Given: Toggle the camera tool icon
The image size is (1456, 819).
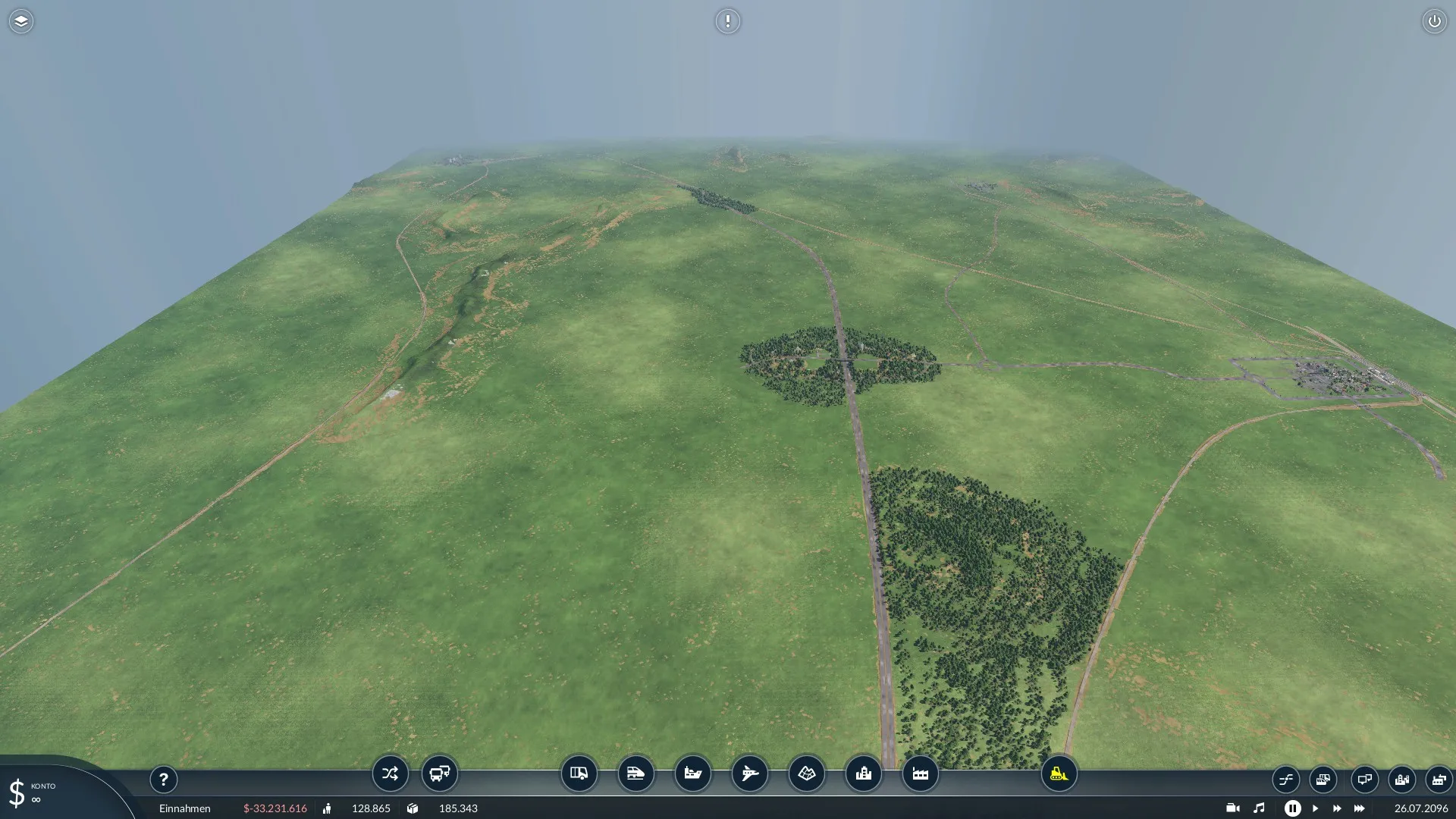Looking at the screenshot, I should click(x=1232, y=808).
